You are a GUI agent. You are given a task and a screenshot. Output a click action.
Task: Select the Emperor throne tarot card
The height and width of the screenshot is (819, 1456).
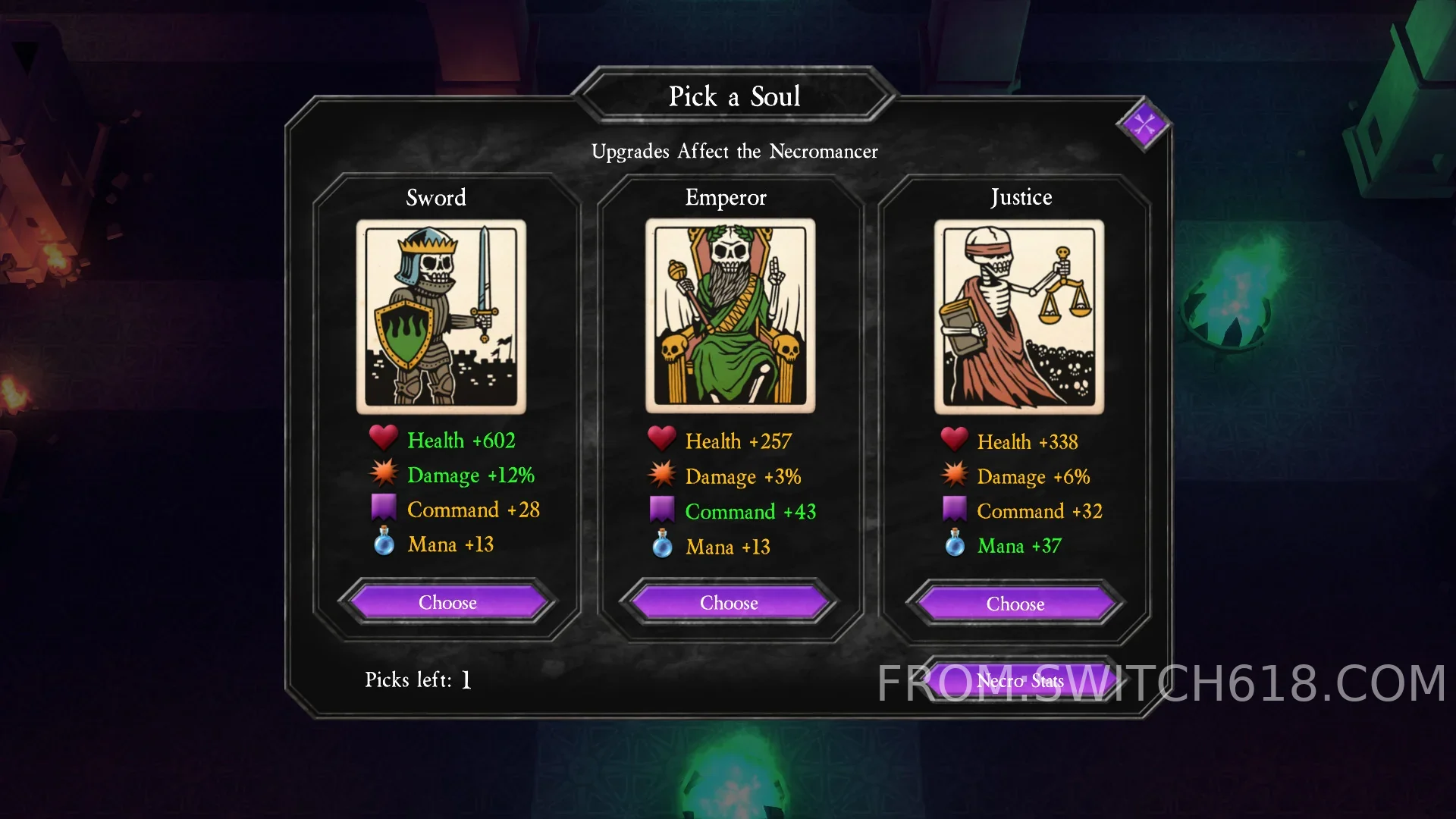(730, 316)
